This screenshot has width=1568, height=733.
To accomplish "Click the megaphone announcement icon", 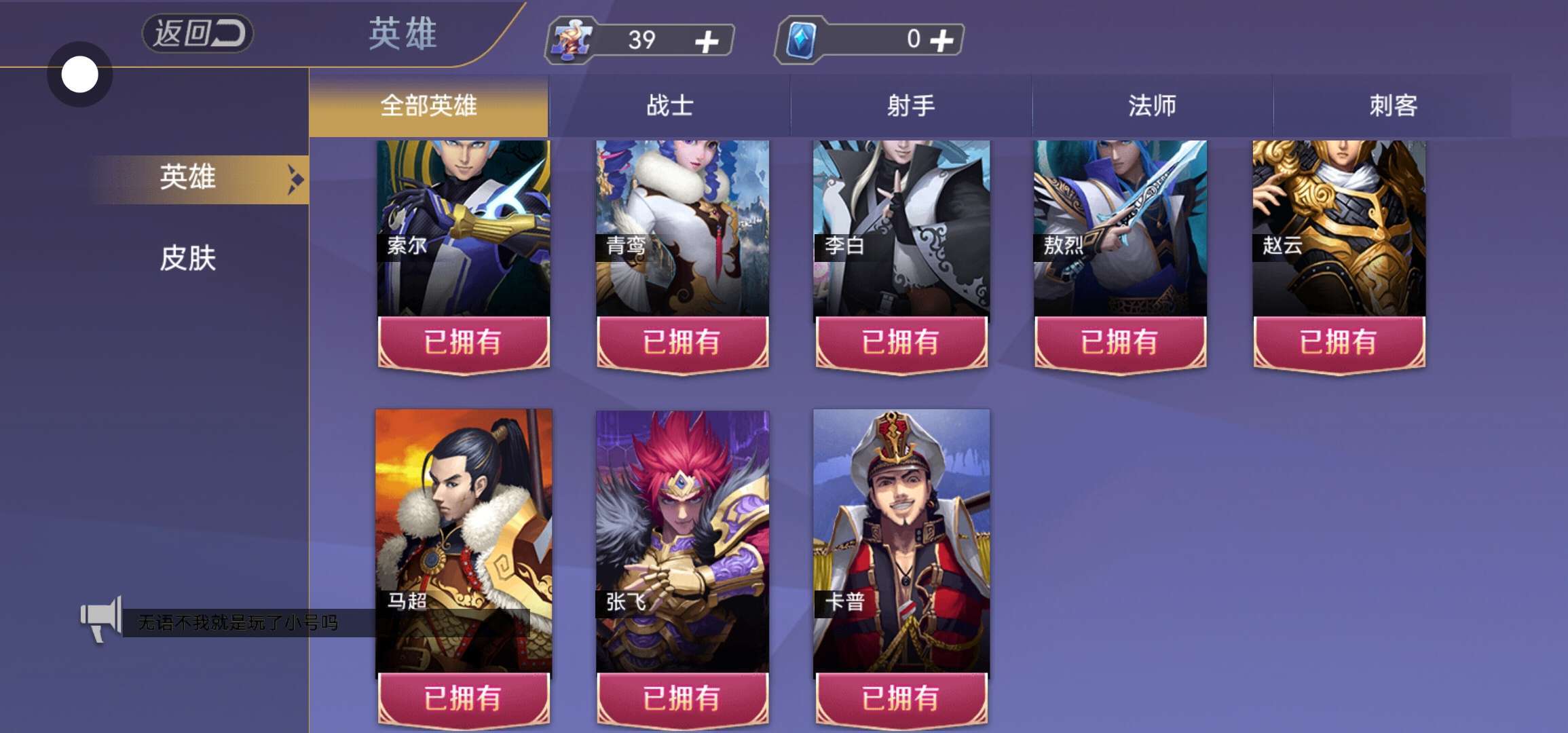I will [x=101, y=619].
